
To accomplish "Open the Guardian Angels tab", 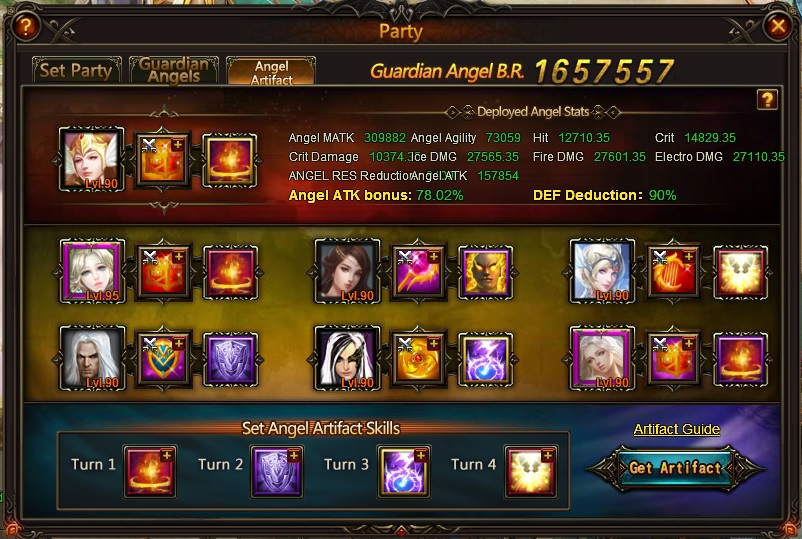I will point(175,70).
